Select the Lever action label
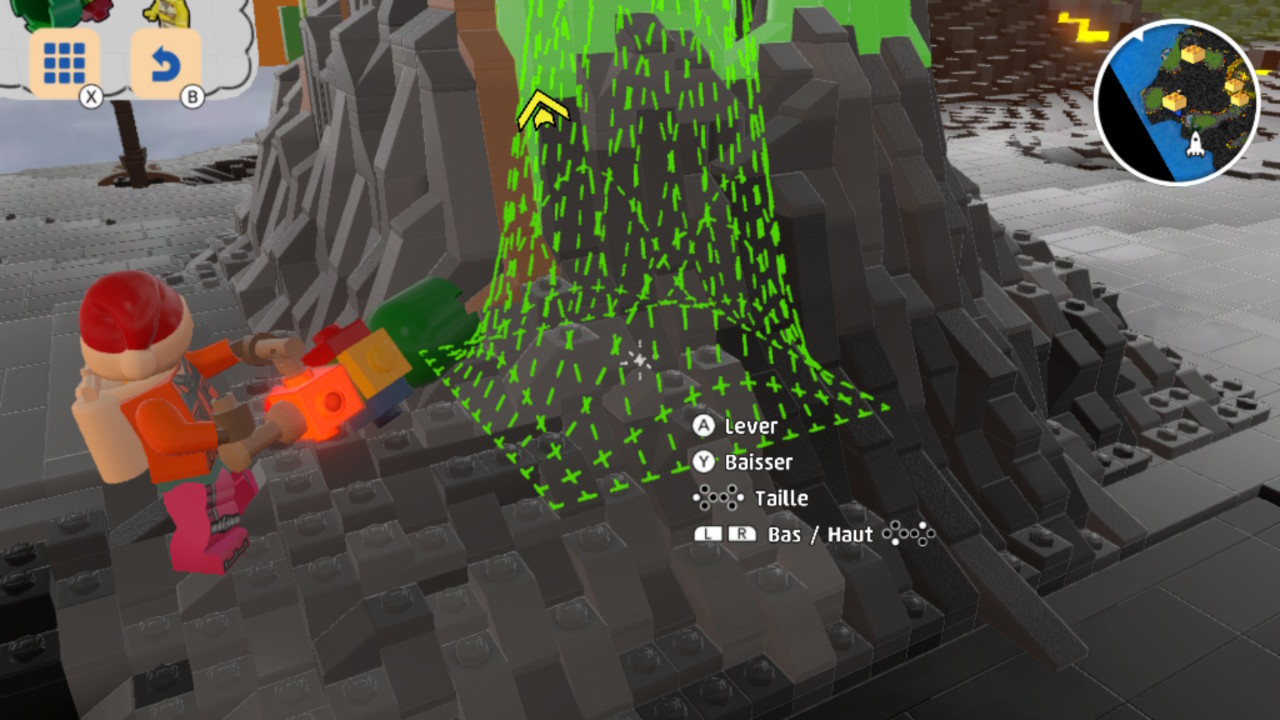1280x720 pixels. point(753,426)
